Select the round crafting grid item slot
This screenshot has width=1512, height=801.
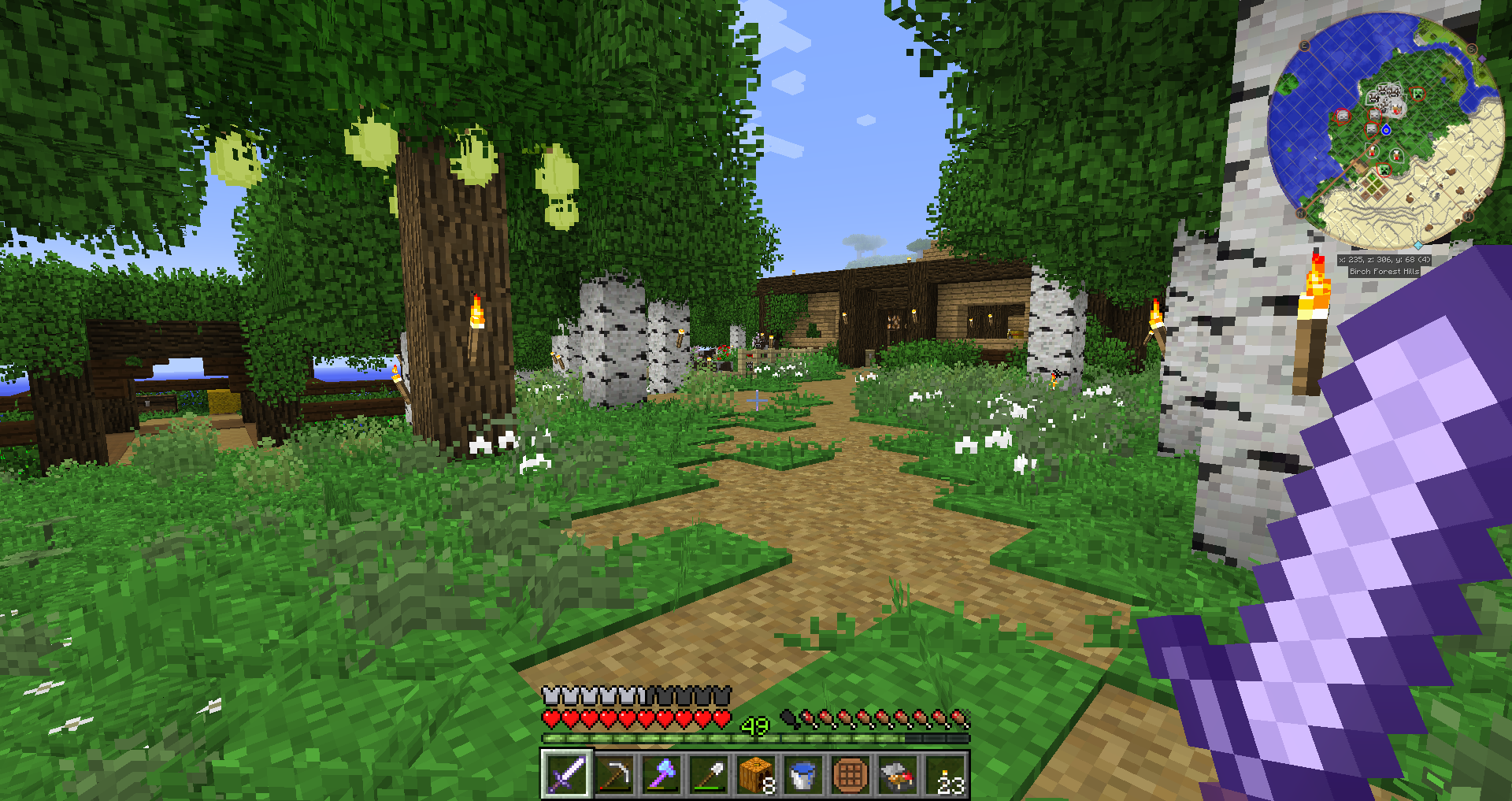[850, 774]
